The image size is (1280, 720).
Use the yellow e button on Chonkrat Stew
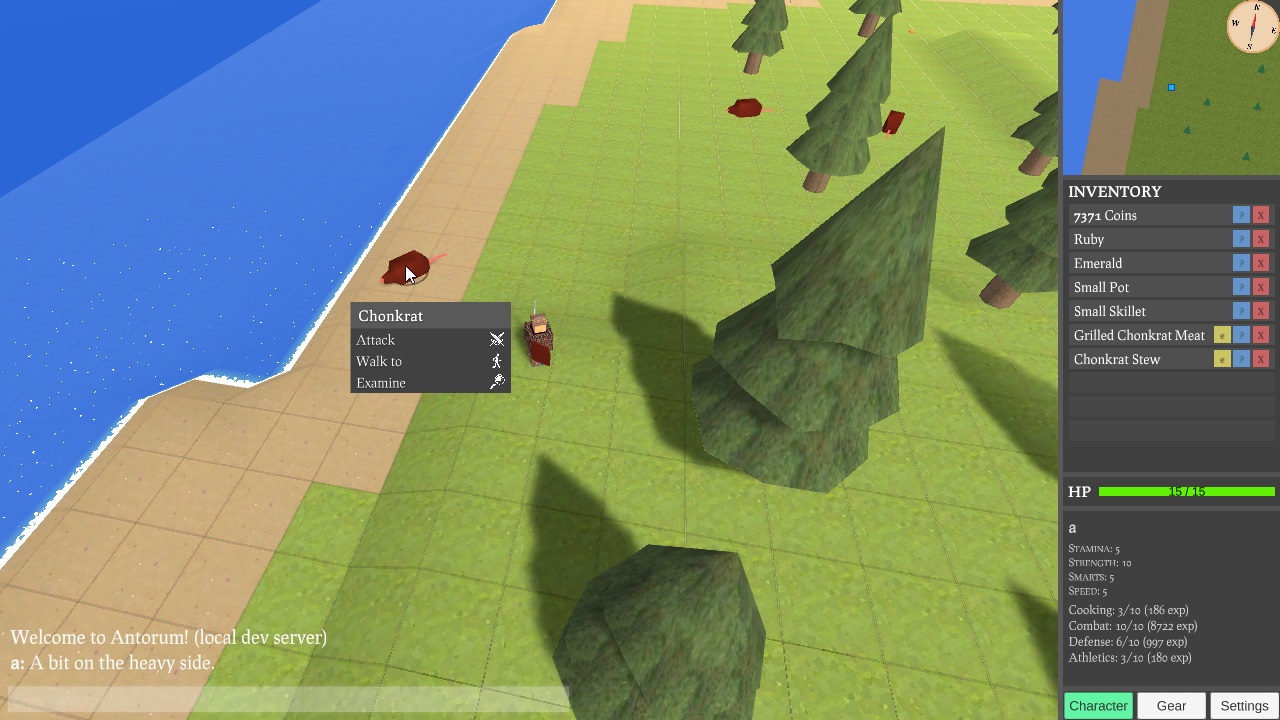point(1222,359)
